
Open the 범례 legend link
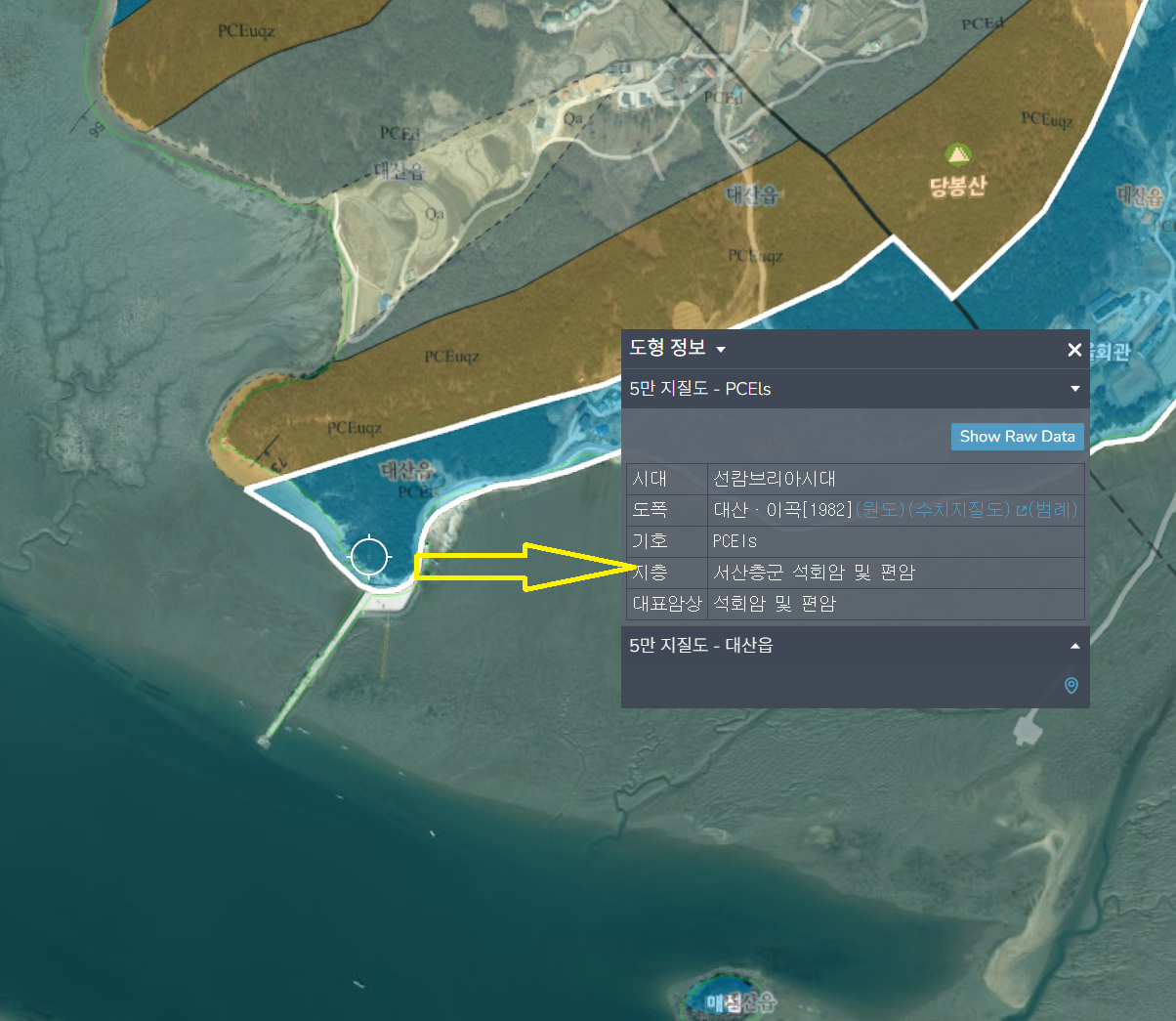pos(1052,509)
